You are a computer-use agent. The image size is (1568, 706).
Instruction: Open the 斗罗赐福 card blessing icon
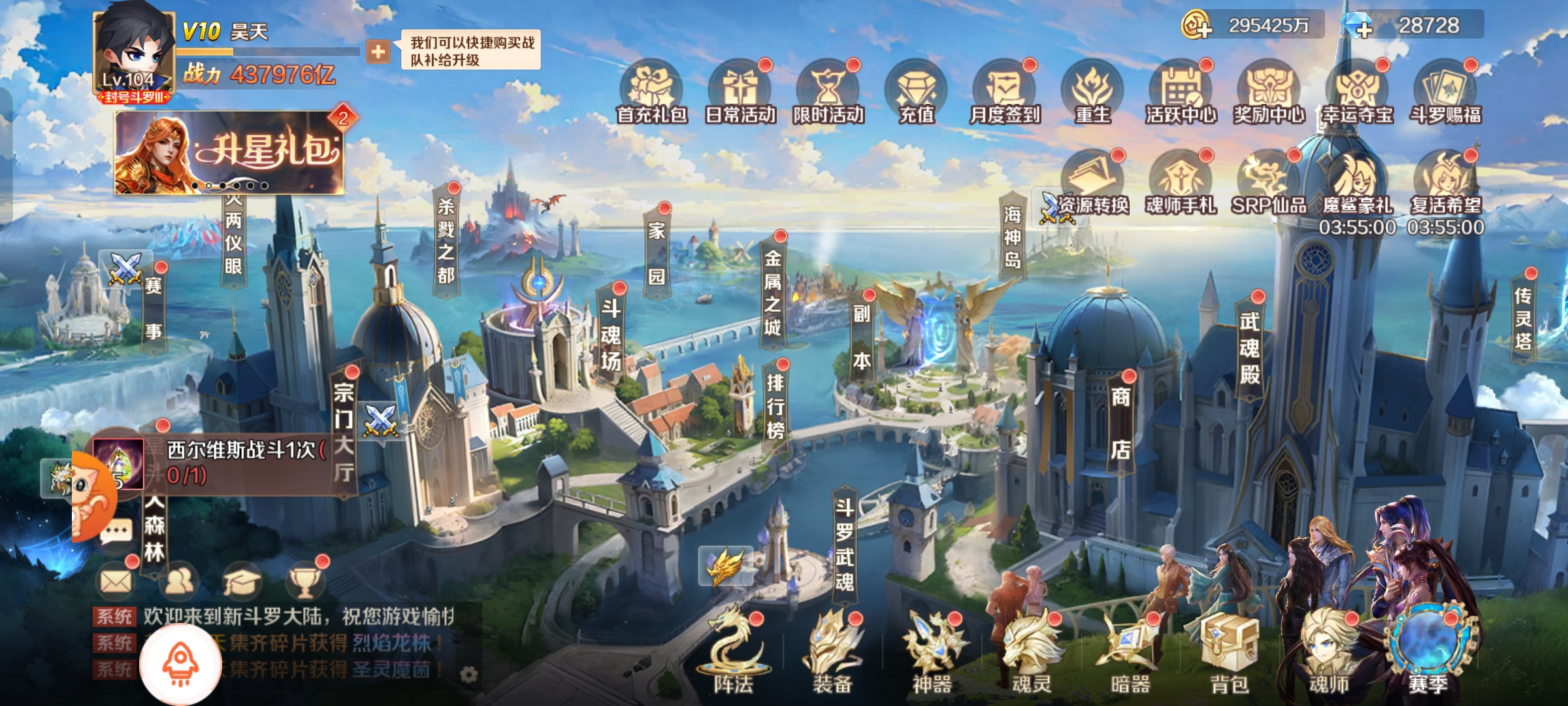pos(1445,93)
